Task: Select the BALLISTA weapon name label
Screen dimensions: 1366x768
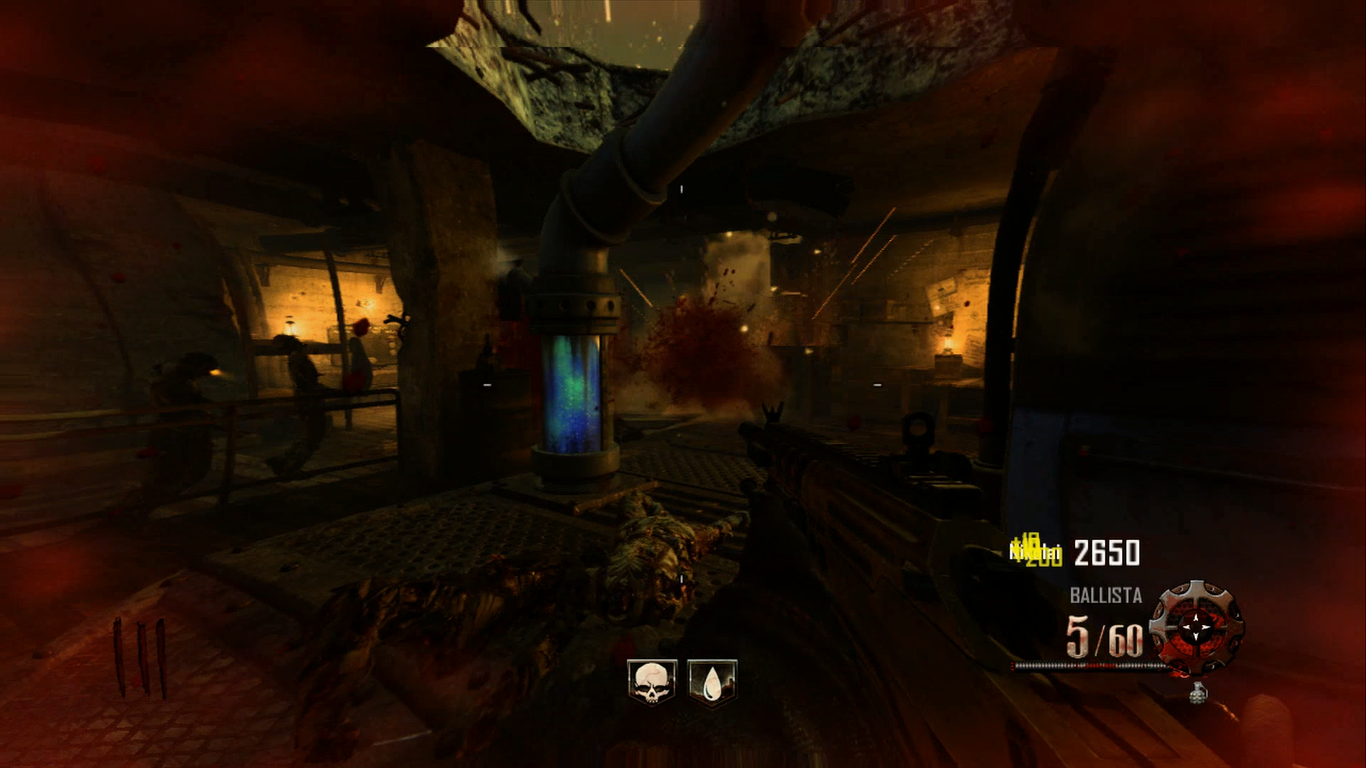Action: coord(1105,595)
